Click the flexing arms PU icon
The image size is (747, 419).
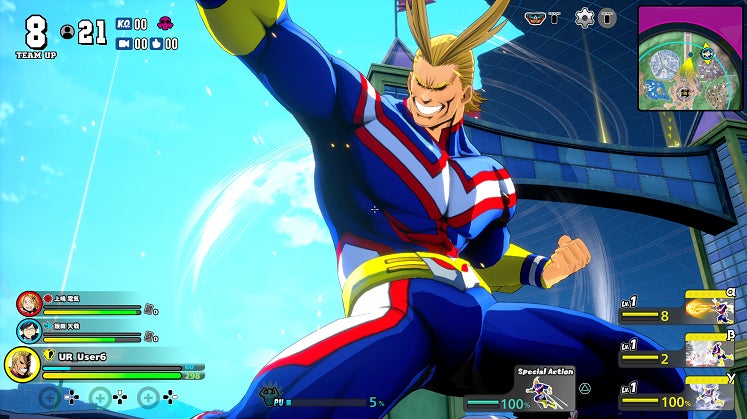coord(268,397)
